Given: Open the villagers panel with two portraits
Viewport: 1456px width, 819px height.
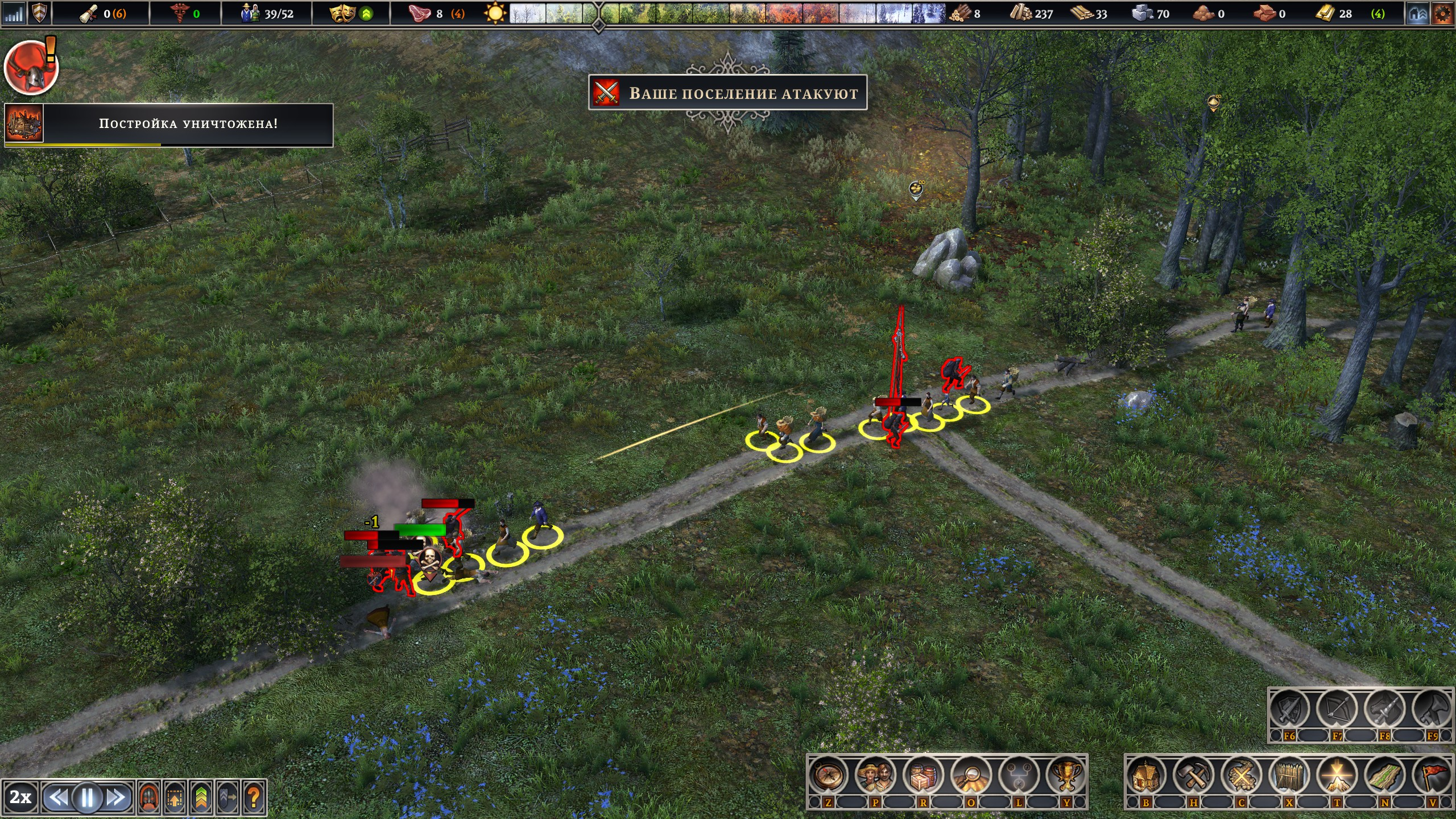Looking at the screenshot, I should click(x=875, y=776).
